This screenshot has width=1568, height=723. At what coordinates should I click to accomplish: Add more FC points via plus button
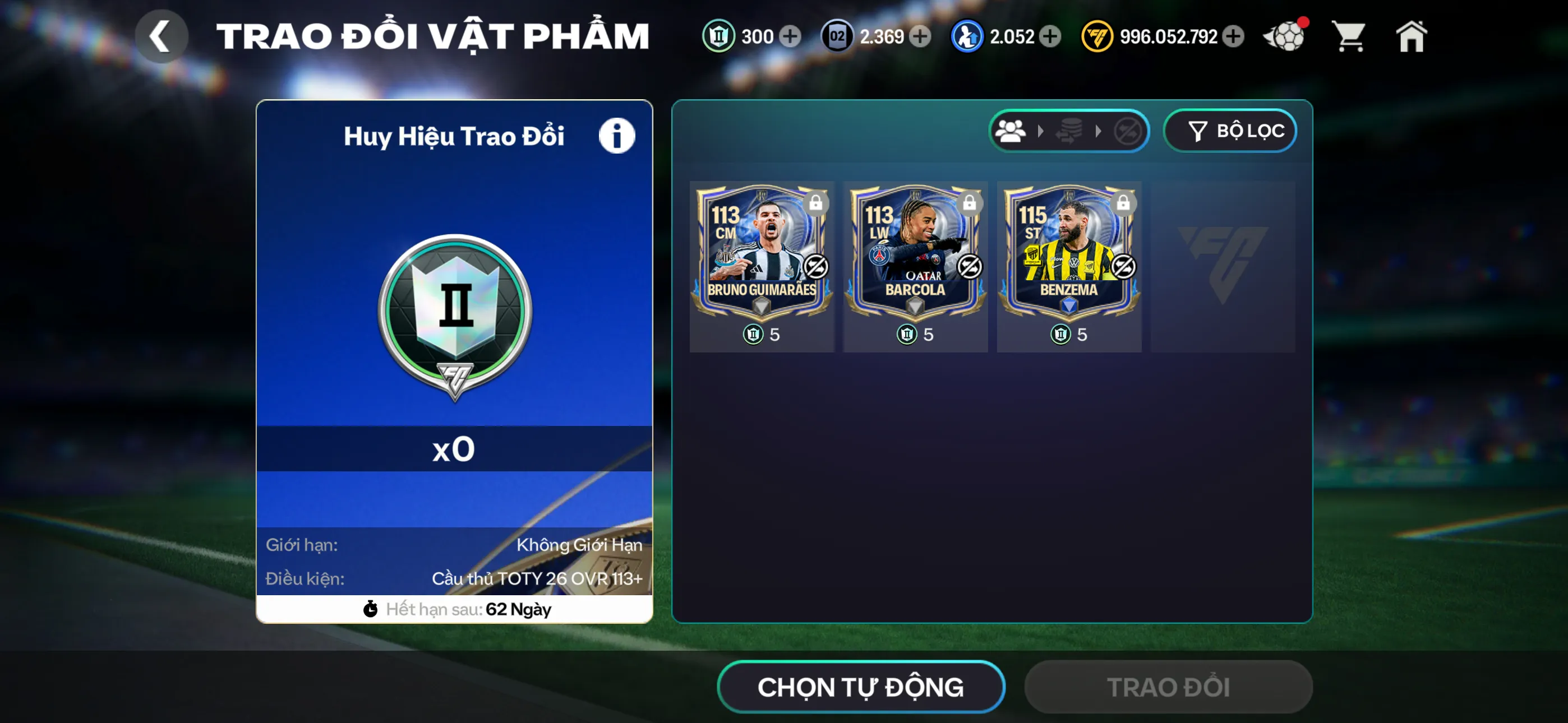tap(1233, 36)
